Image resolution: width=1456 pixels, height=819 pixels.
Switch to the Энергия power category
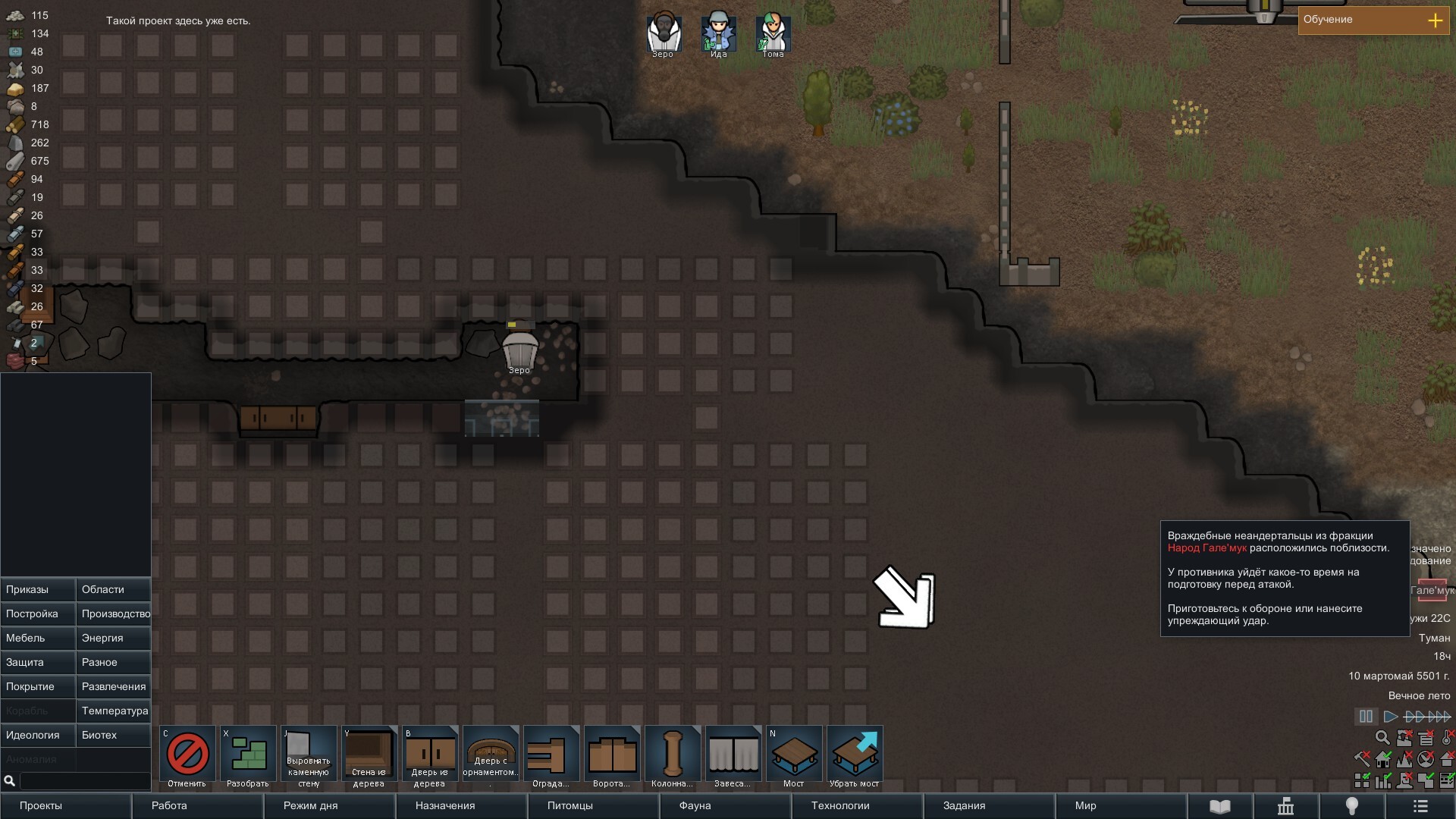point(114,639)
